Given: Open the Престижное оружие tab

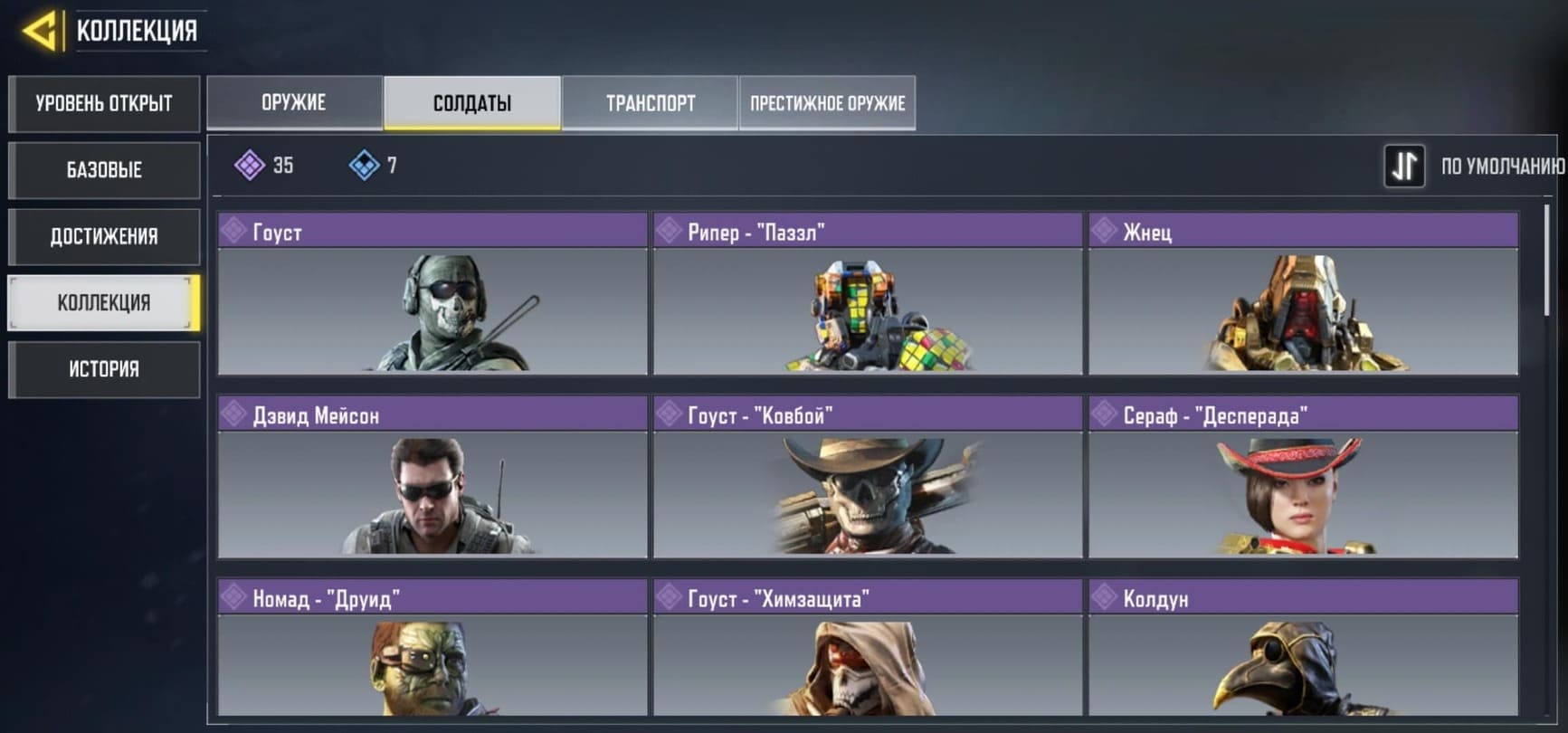Looking at the screenshot, I should tap(827, 103).
